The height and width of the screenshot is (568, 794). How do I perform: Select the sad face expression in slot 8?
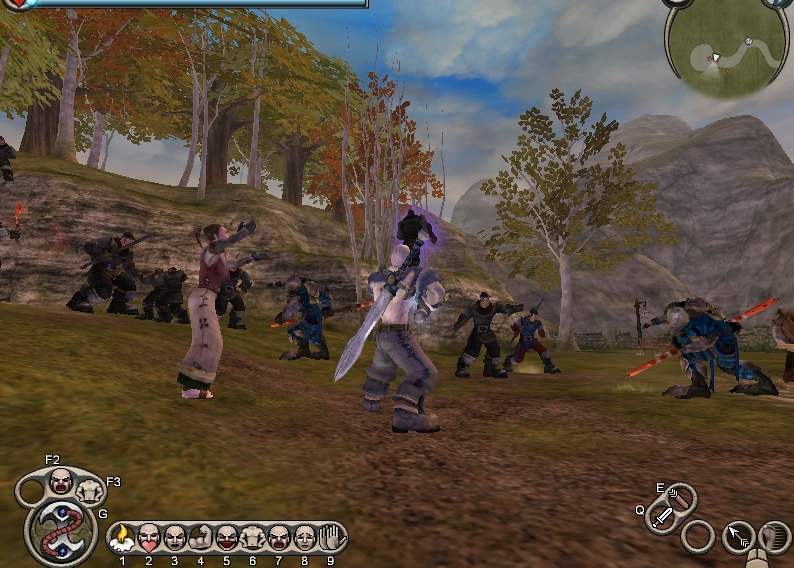[x=305, y=538]
